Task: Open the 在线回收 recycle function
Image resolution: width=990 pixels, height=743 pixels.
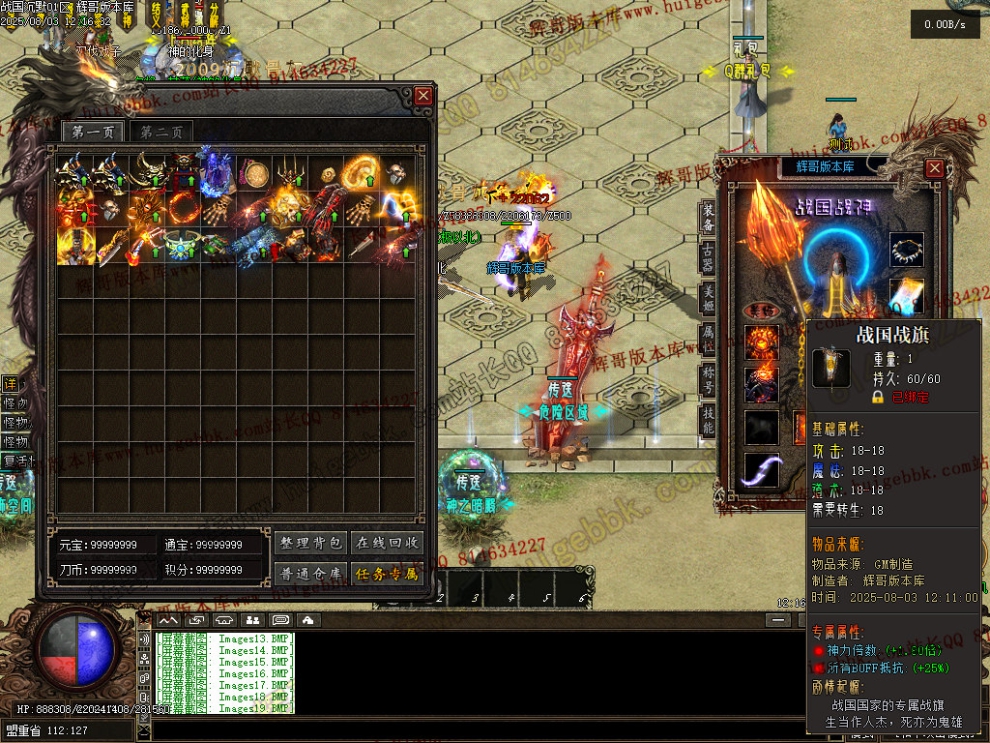Action: pyautogui.click(x=387, y=543)
